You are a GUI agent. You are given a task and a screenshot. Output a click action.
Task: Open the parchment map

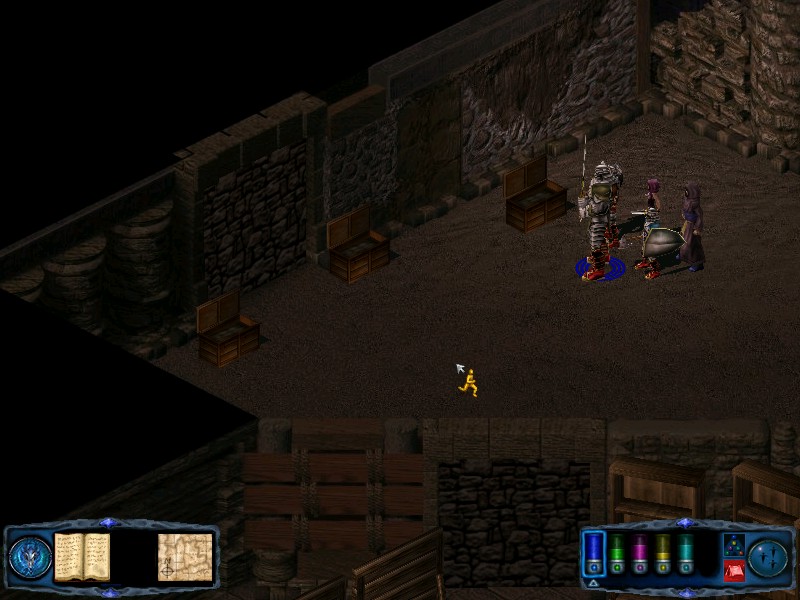click(184, 557)
